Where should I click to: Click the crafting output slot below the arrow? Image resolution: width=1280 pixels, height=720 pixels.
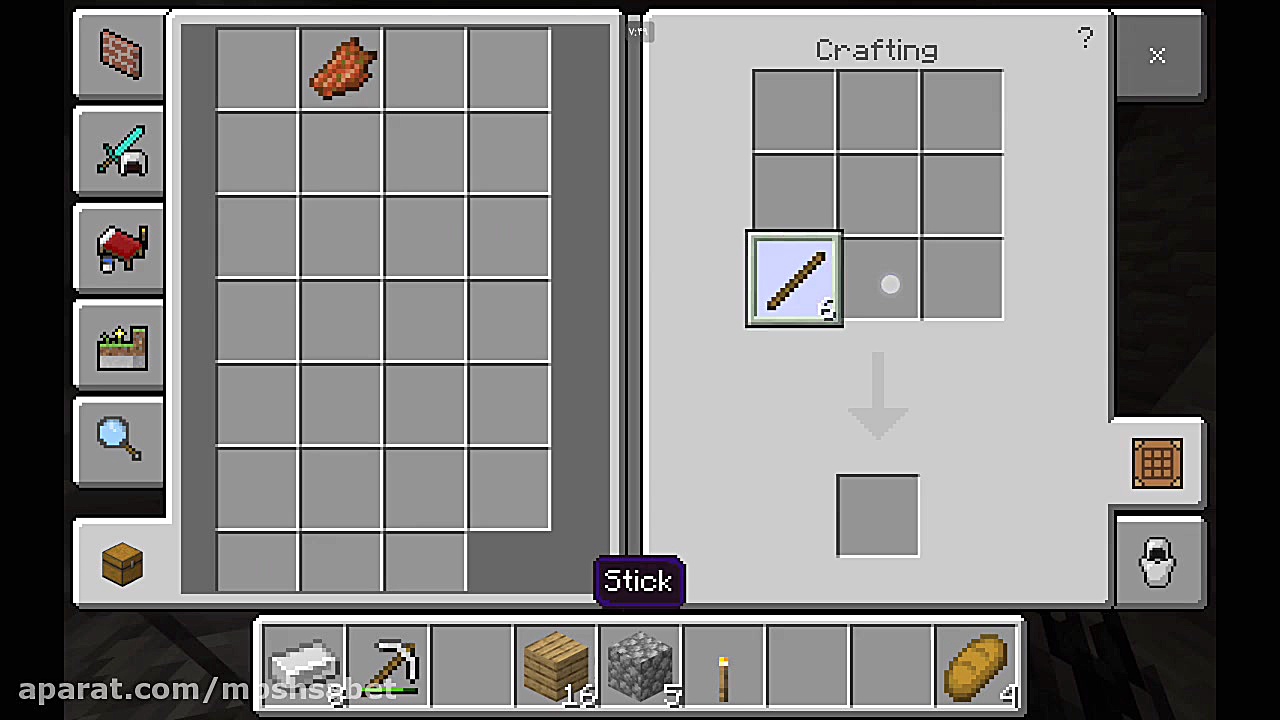[877, 512]
